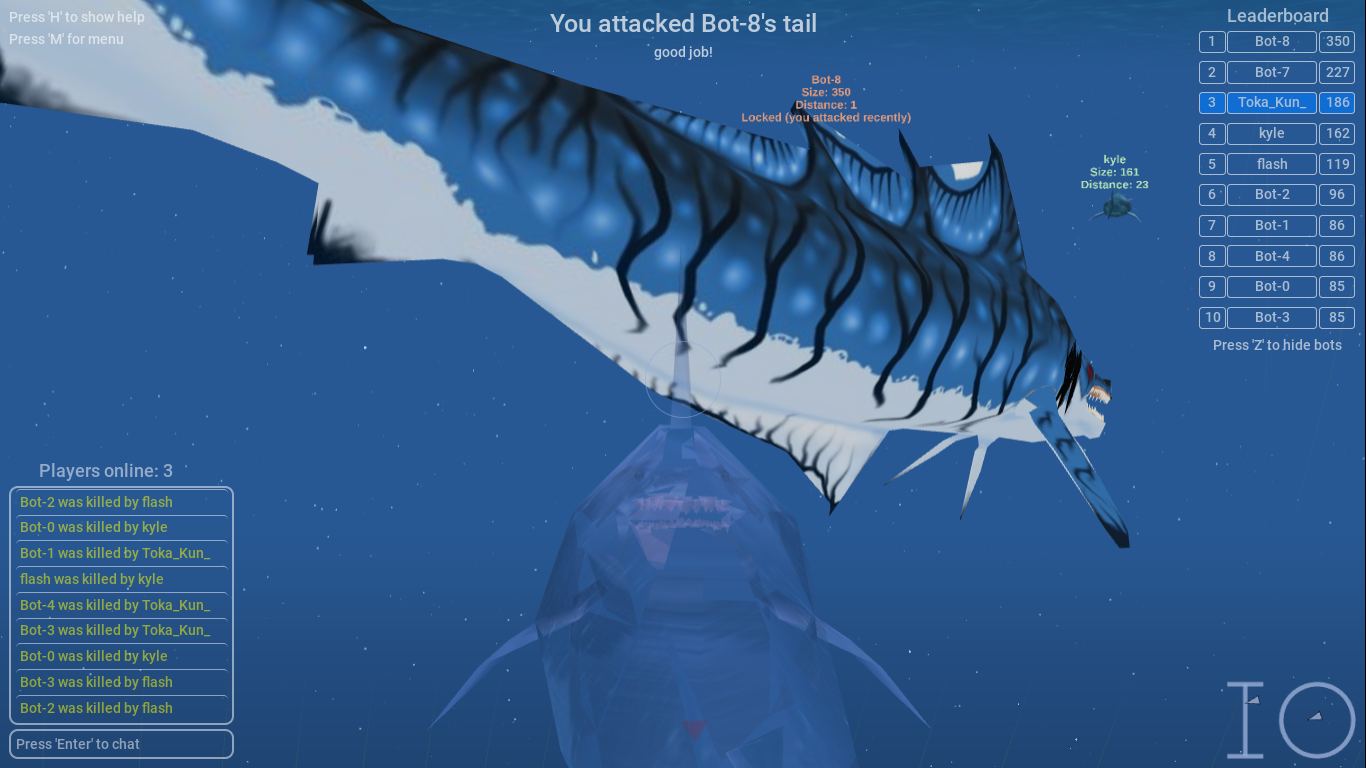Click the 'You attacked Bot-8's tail' banner
Image resolution: width=1366 pixels, height=768 pixels.
pyautogui.click(x=683, y=24)
